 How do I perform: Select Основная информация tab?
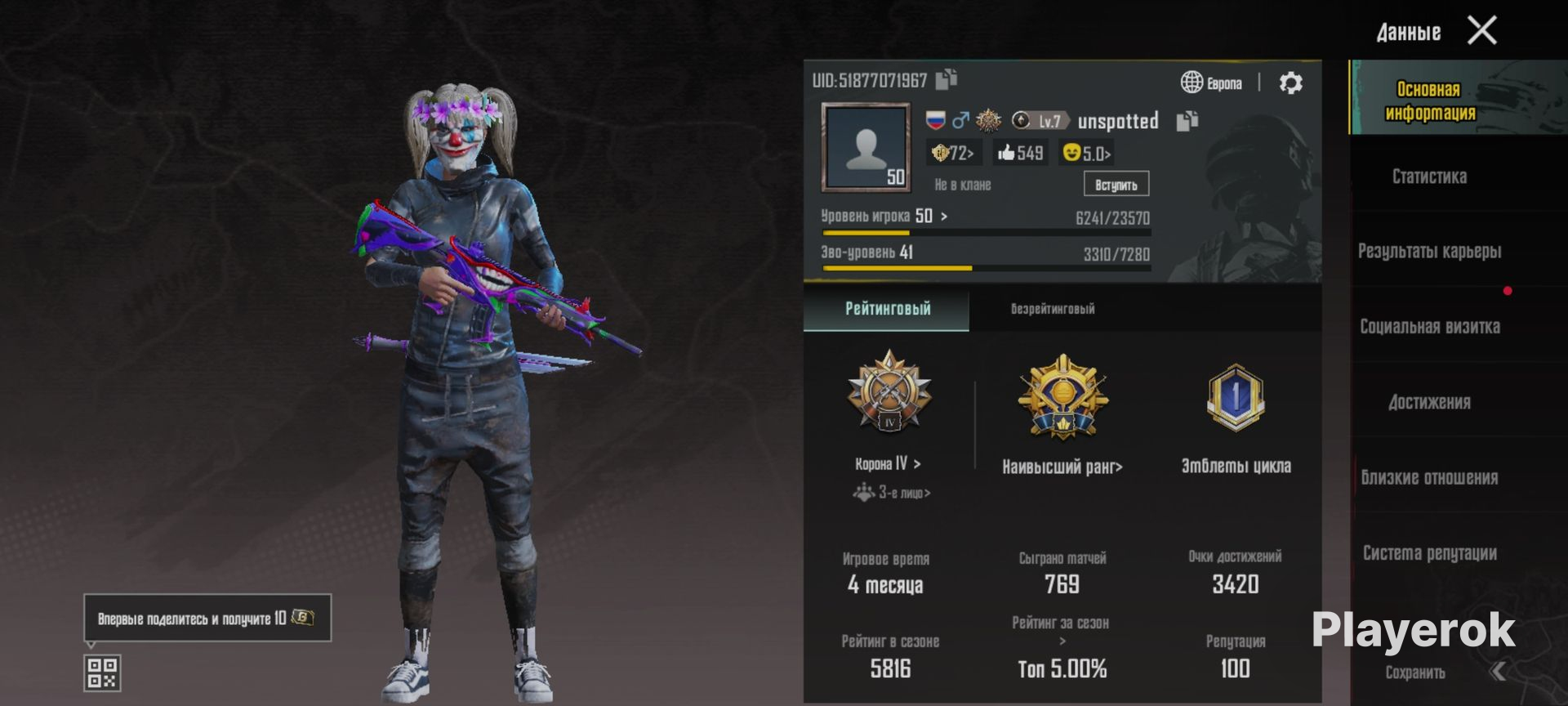click(1429, 101)
